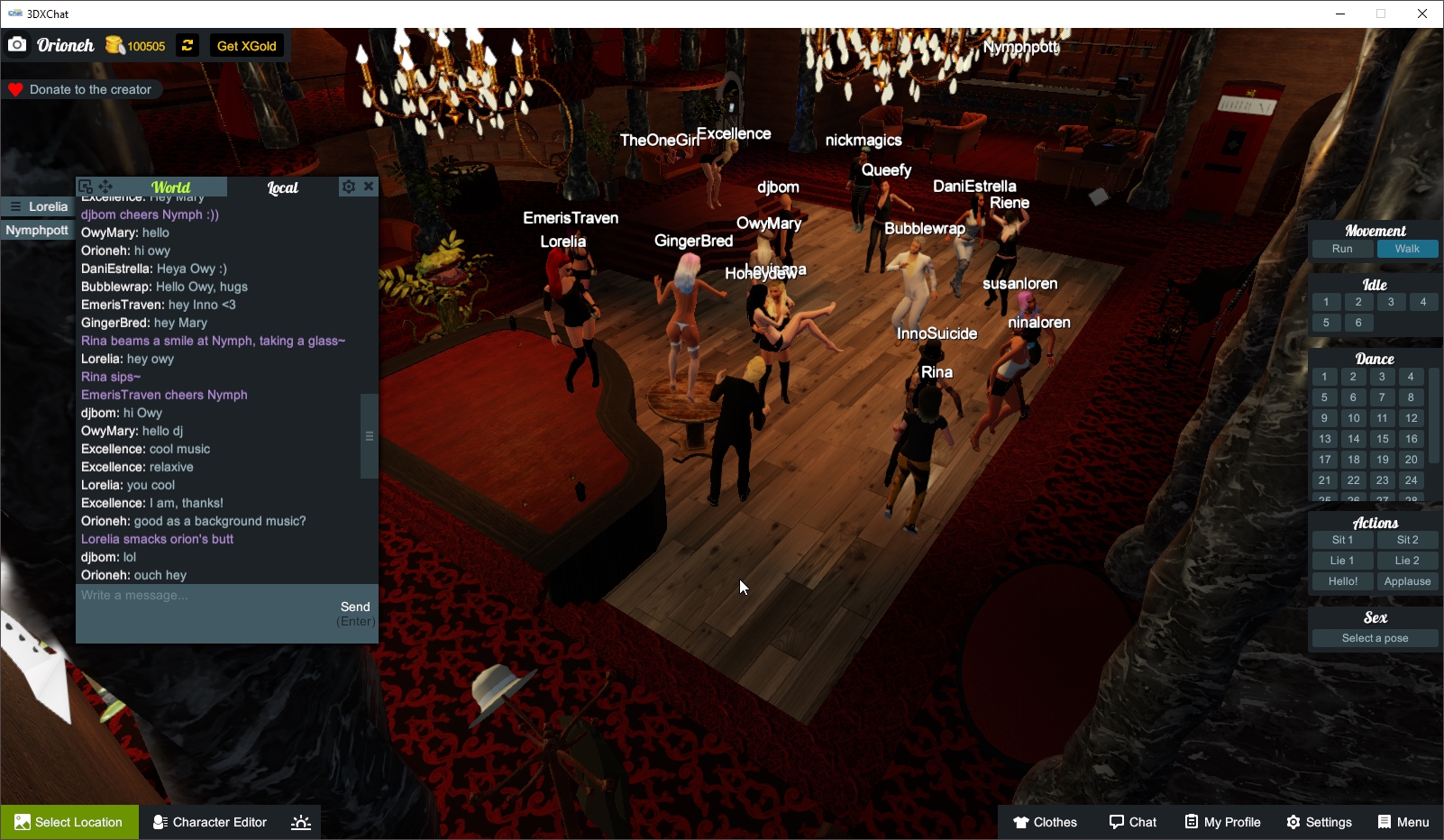Click the shirt icon to open Clothes
Screen dimensions: 1444x840
tap(1019, 822)
